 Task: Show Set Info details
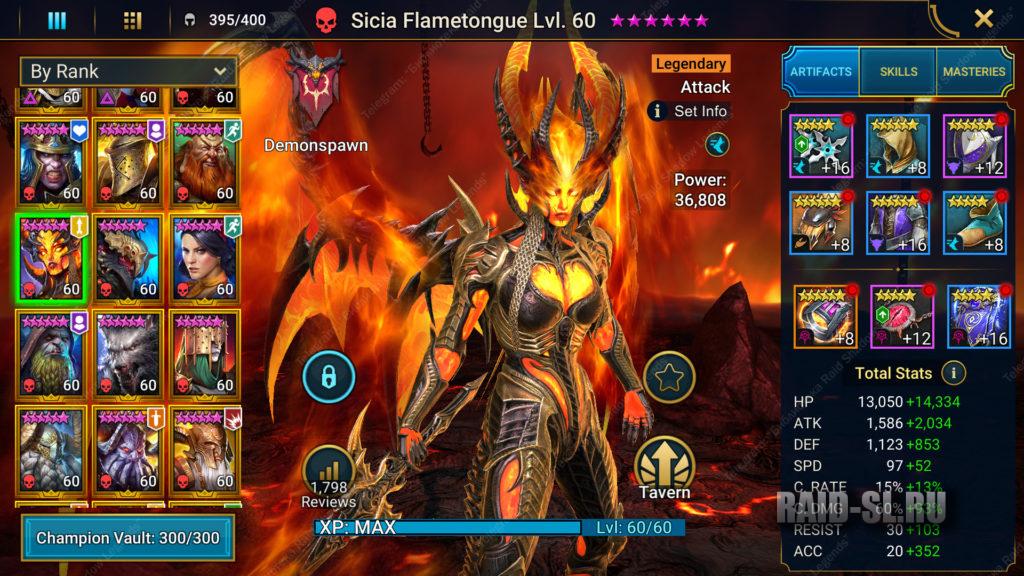pyautogui.click(x=689, y=111)
